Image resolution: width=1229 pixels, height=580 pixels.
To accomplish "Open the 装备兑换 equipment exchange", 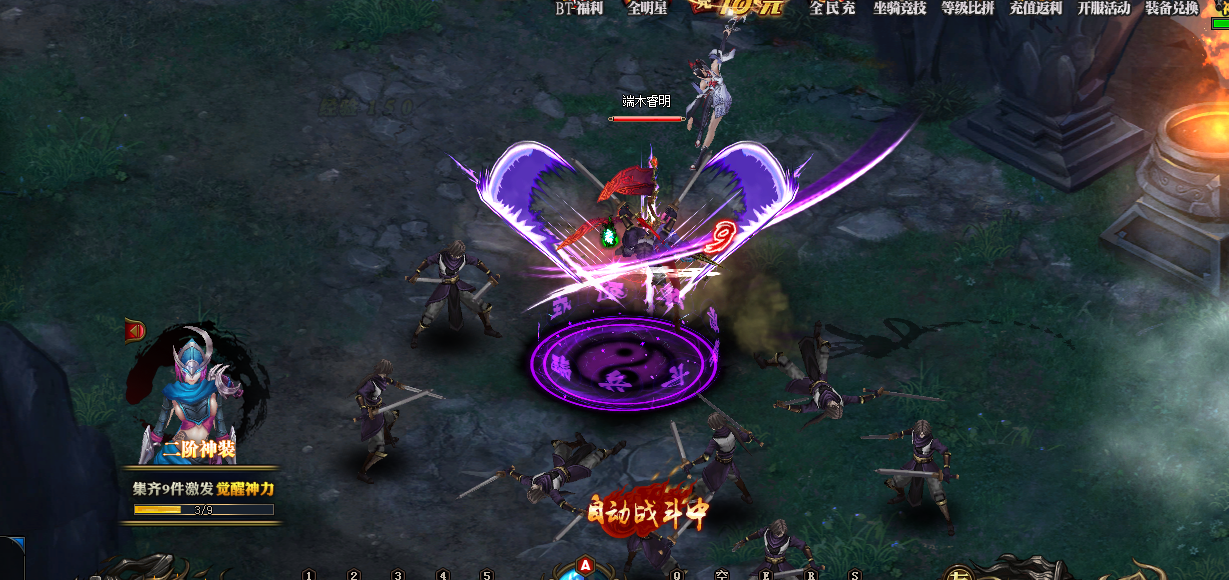I will (1171, 8).
